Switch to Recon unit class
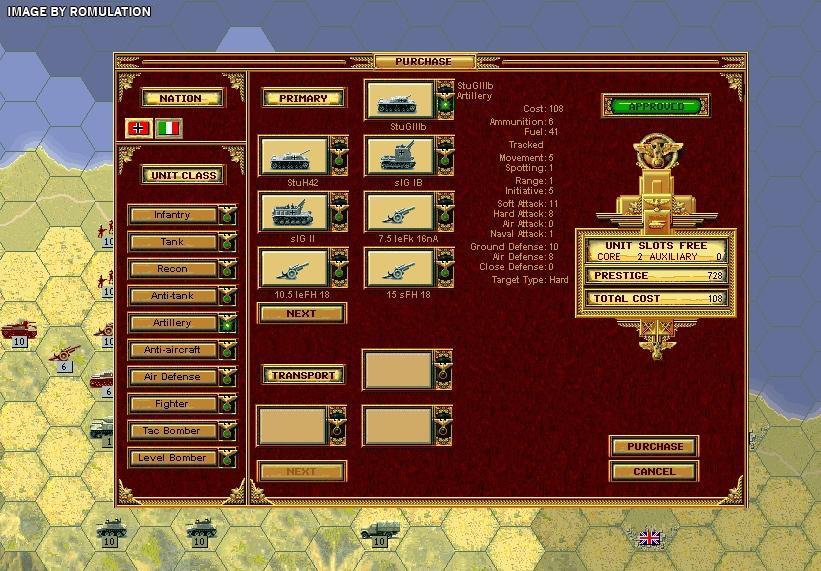821x571 pixels. pyautogui.click(x=172, y=269)
